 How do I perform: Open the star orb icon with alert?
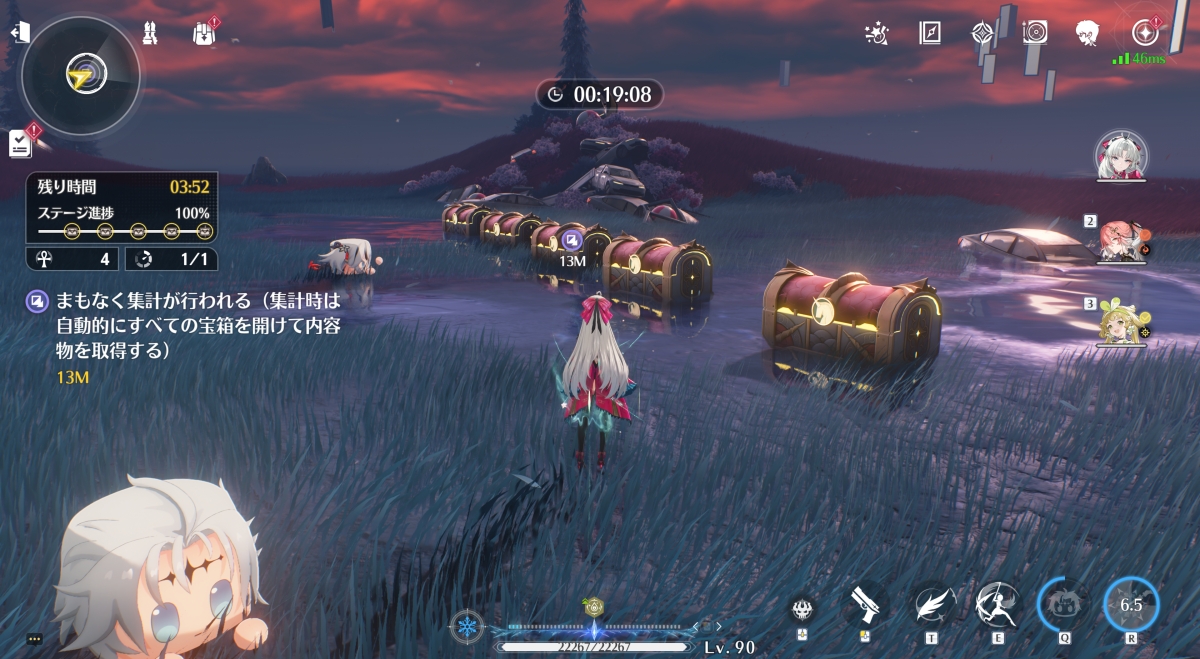[1143, 33]
